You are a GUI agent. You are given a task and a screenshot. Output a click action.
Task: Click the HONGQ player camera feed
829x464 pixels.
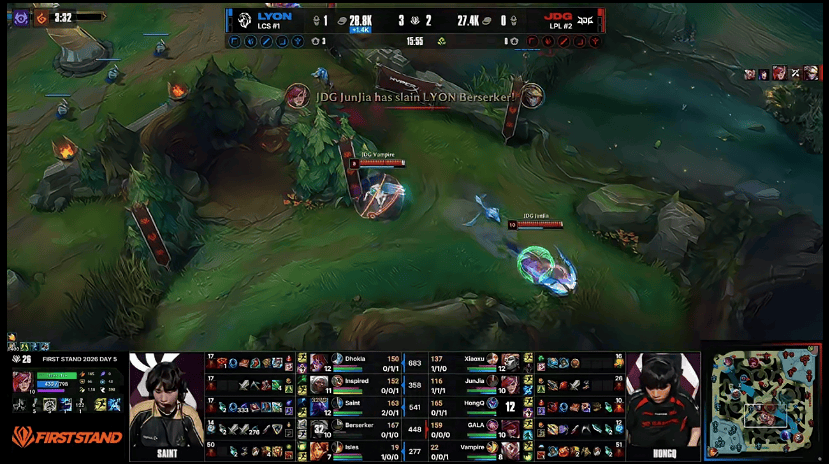pyautogui.click(x=664, y=405)
